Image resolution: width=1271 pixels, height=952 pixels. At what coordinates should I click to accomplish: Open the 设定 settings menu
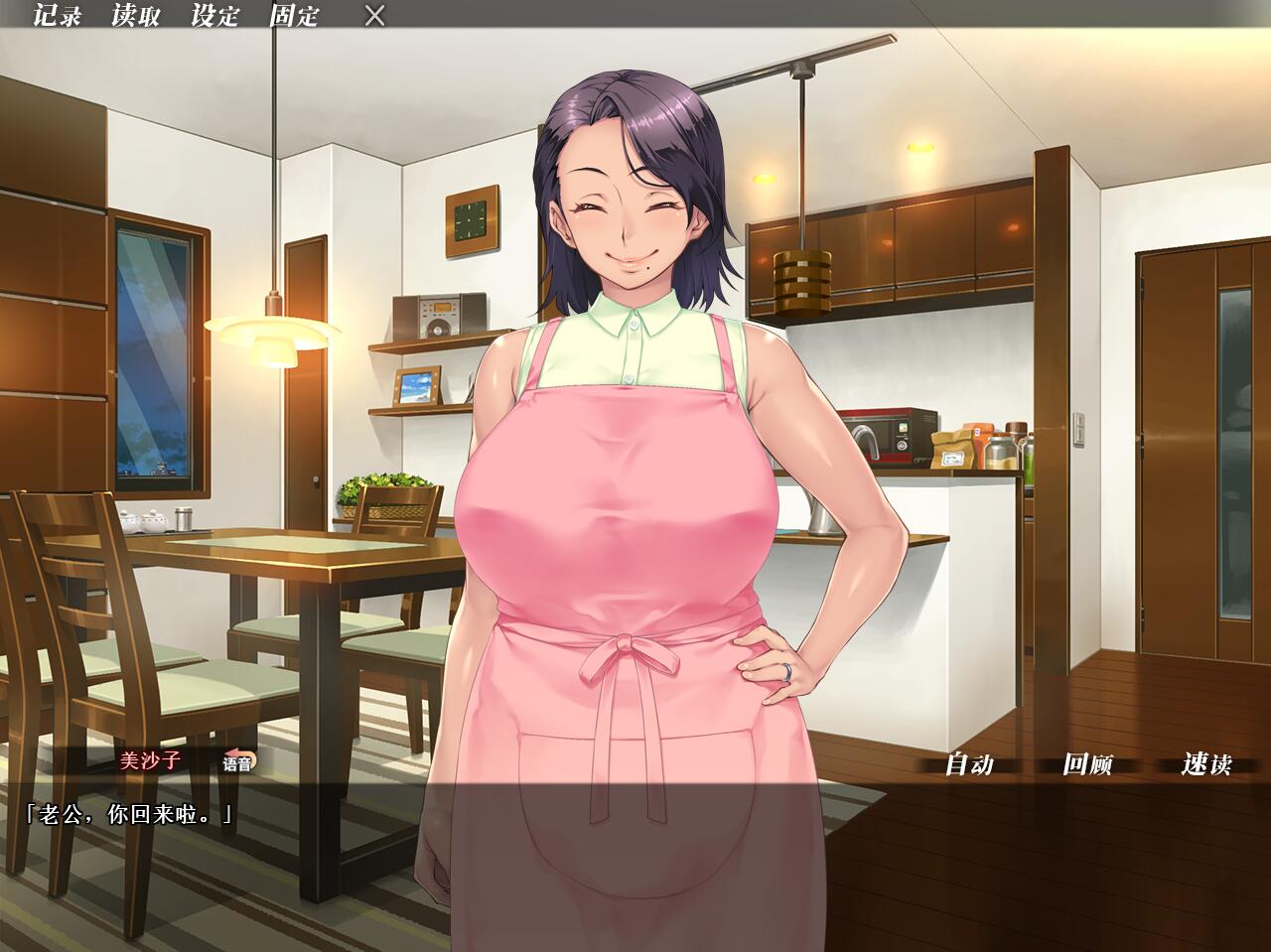215,16
